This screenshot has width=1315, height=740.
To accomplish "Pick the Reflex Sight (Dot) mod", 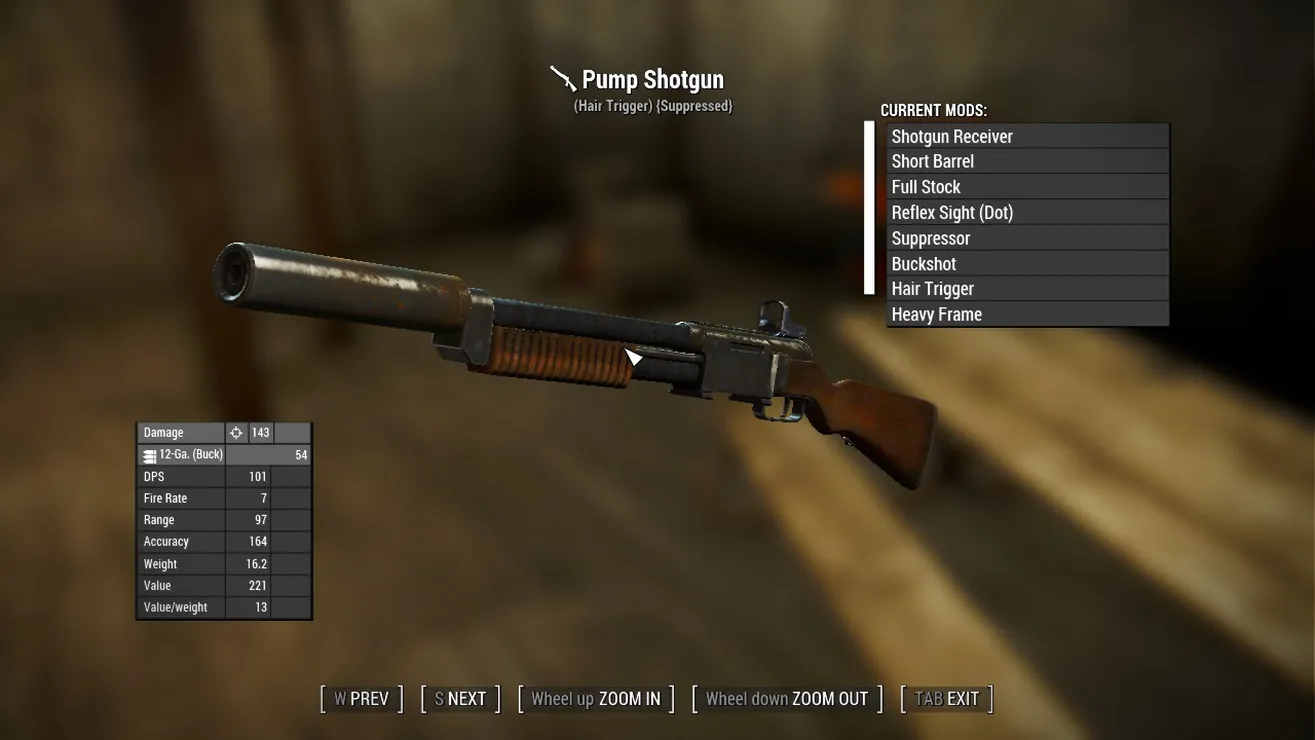I will click(x=1027, y=213).
